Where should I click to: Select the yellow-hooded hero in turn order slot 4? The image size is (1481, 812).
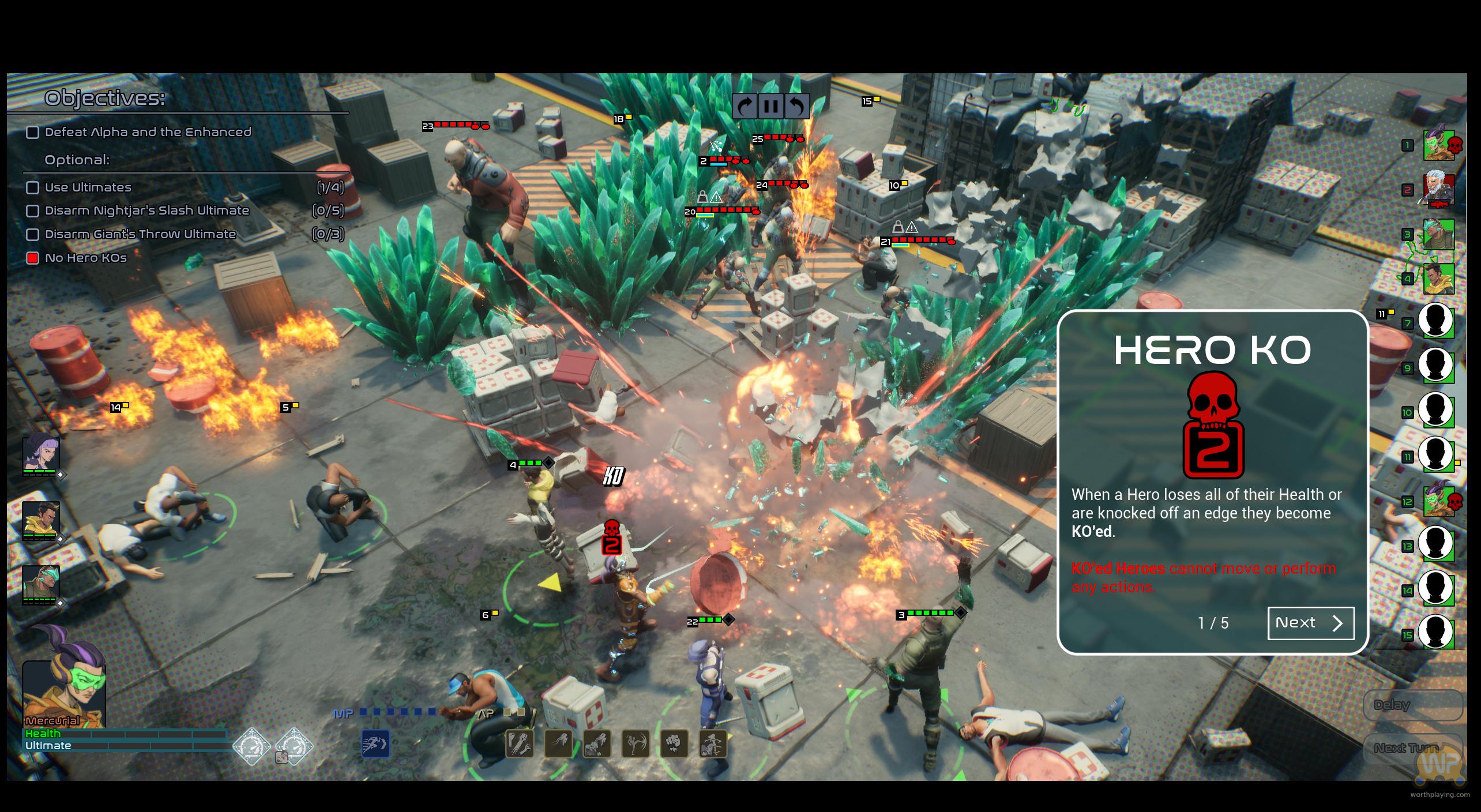[x=1438, y=278]
